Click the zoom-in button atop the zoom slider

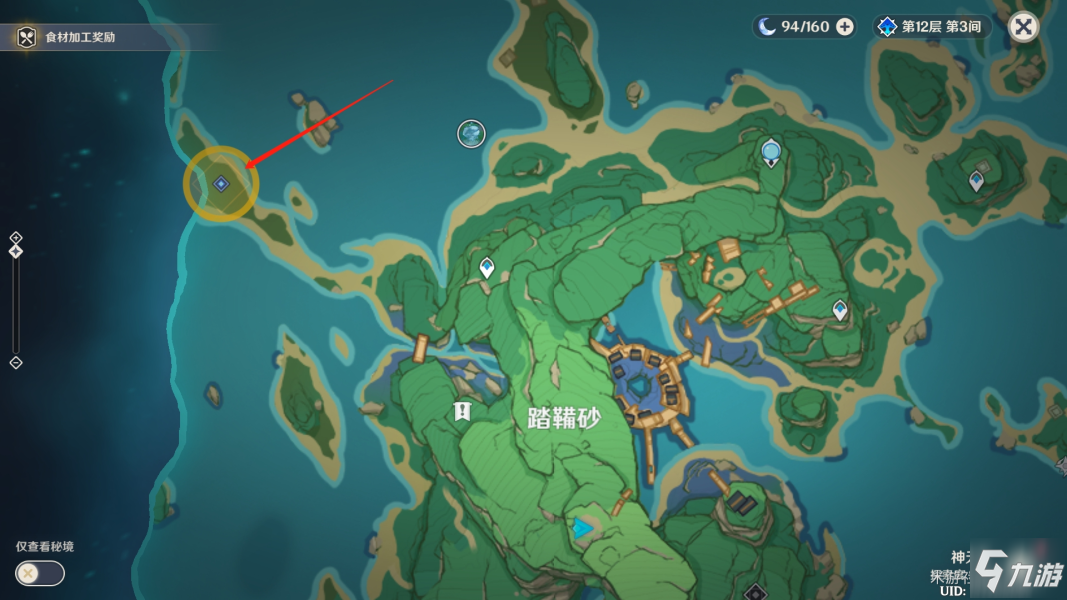16,237
